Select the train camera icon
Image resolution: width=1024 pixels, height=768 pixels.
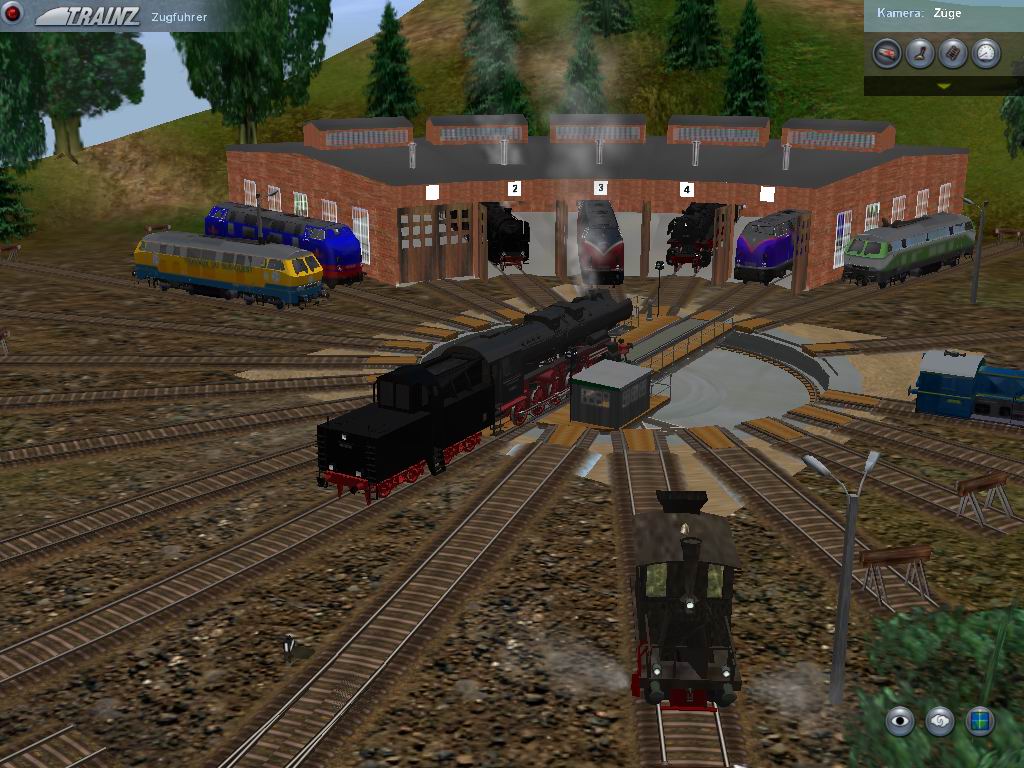click(886, 53)
